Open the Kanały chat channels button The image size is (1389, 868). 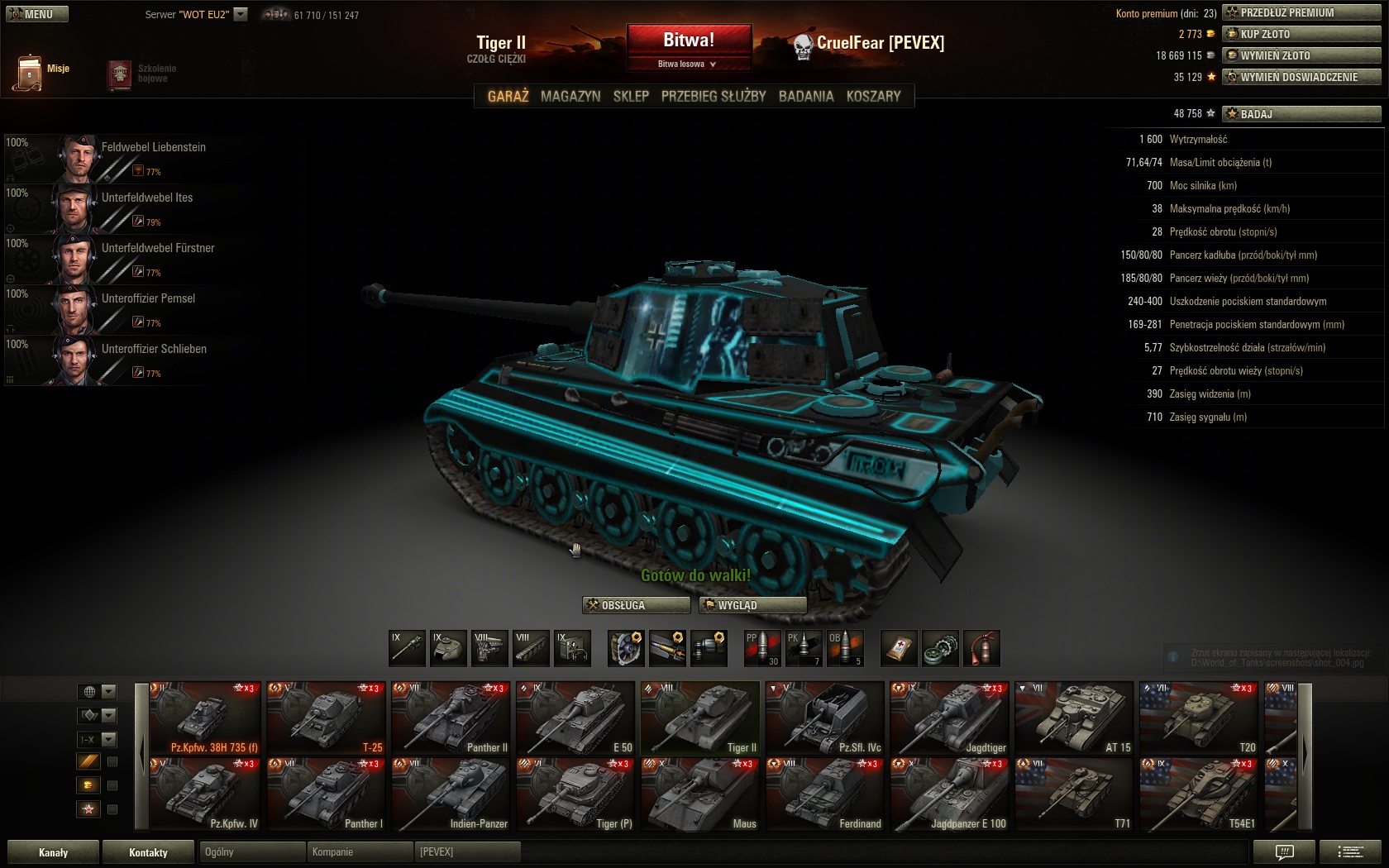(54, 852)
